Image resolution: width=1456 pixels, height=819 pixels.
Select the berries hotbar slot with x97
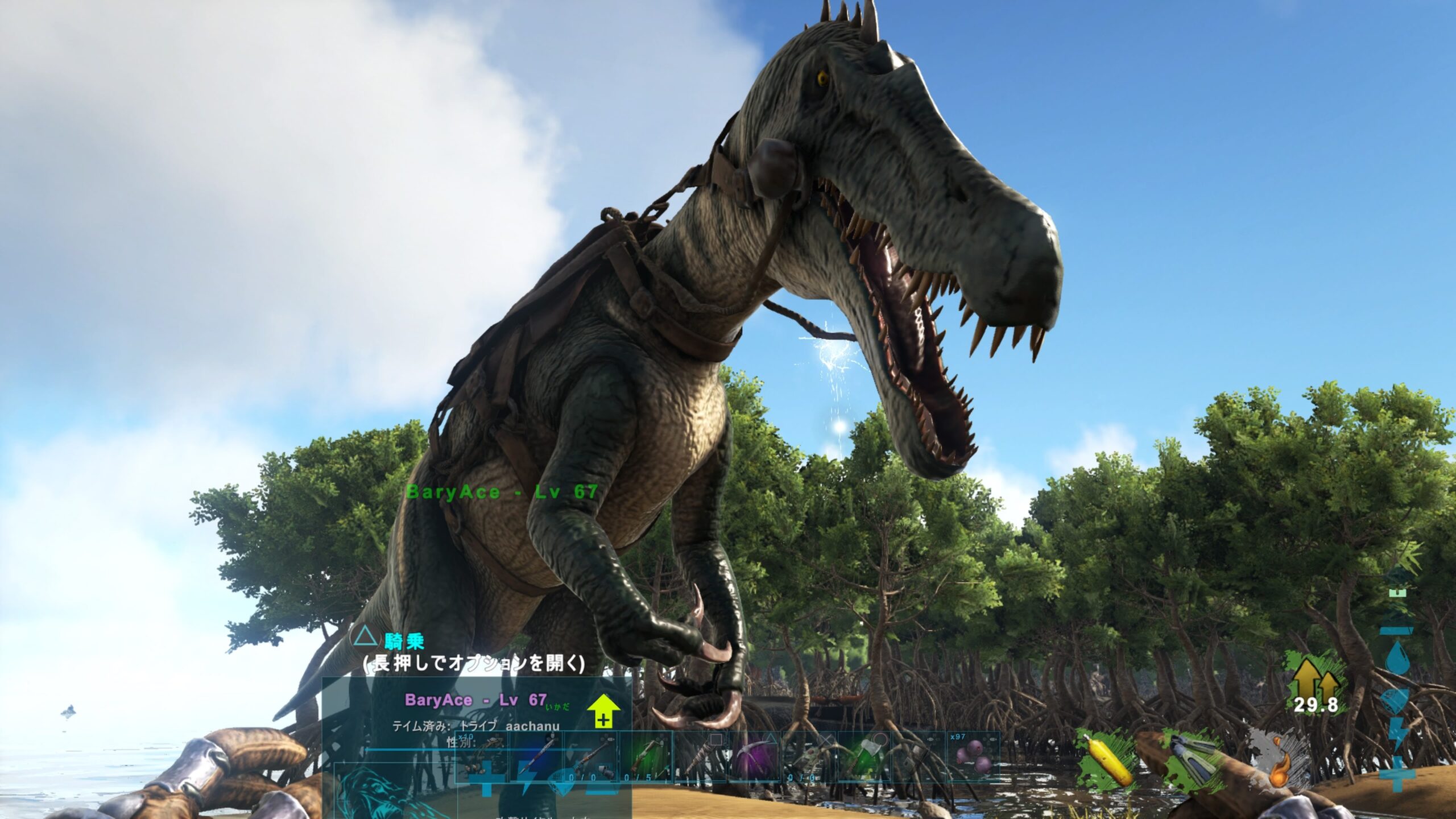[x=973, y=755]
